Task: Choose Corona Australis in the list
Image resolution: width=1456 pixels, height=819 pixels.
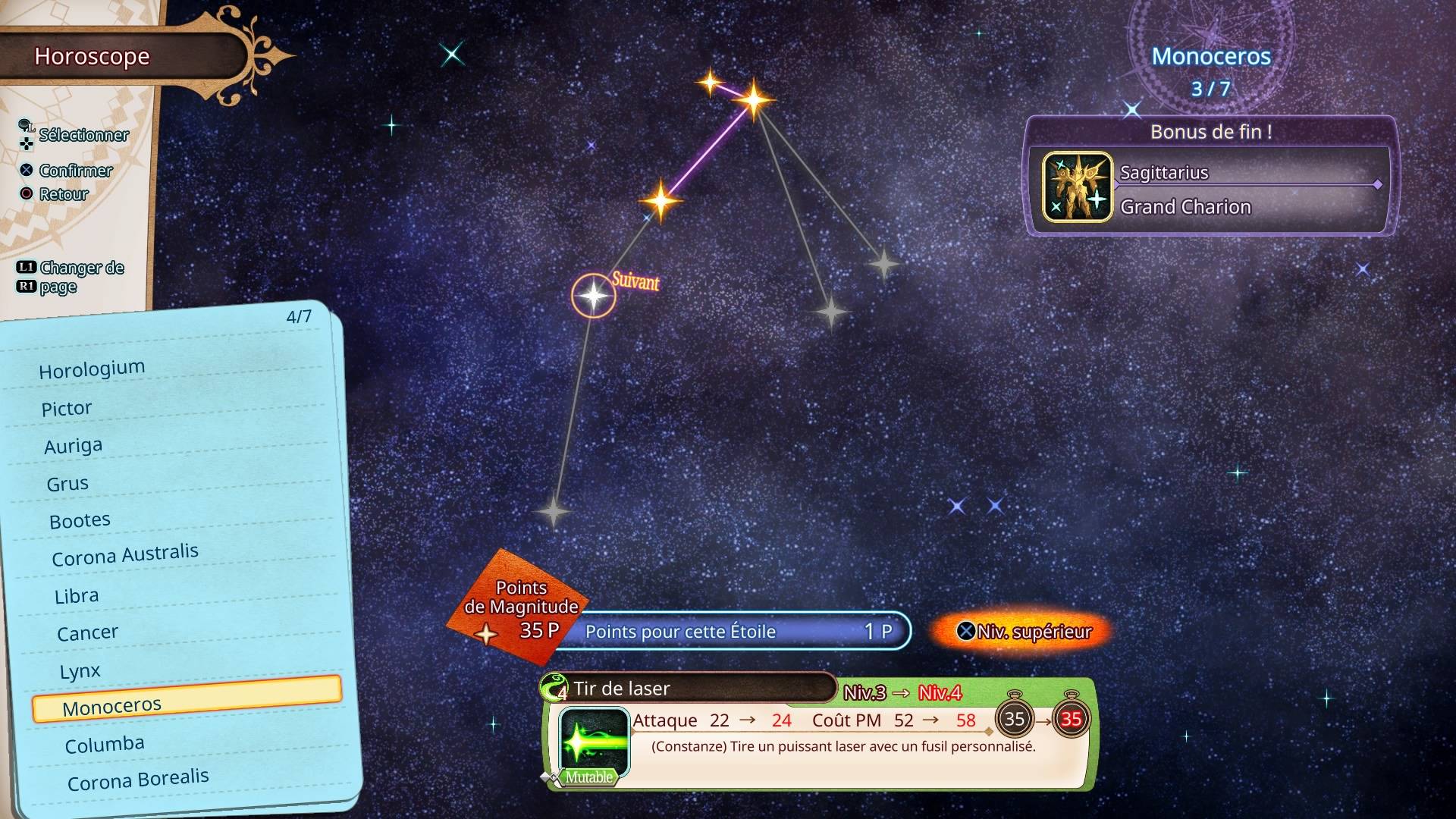Action: tap(125, 555)
